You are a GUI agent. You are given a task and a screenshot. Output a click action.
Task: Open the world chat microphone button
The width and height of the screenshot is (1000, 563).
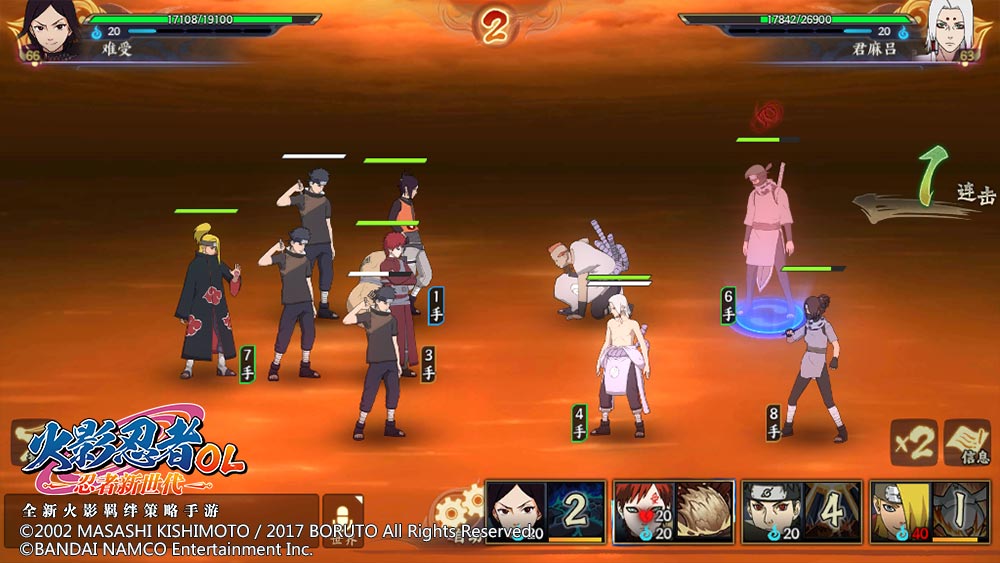343,519
